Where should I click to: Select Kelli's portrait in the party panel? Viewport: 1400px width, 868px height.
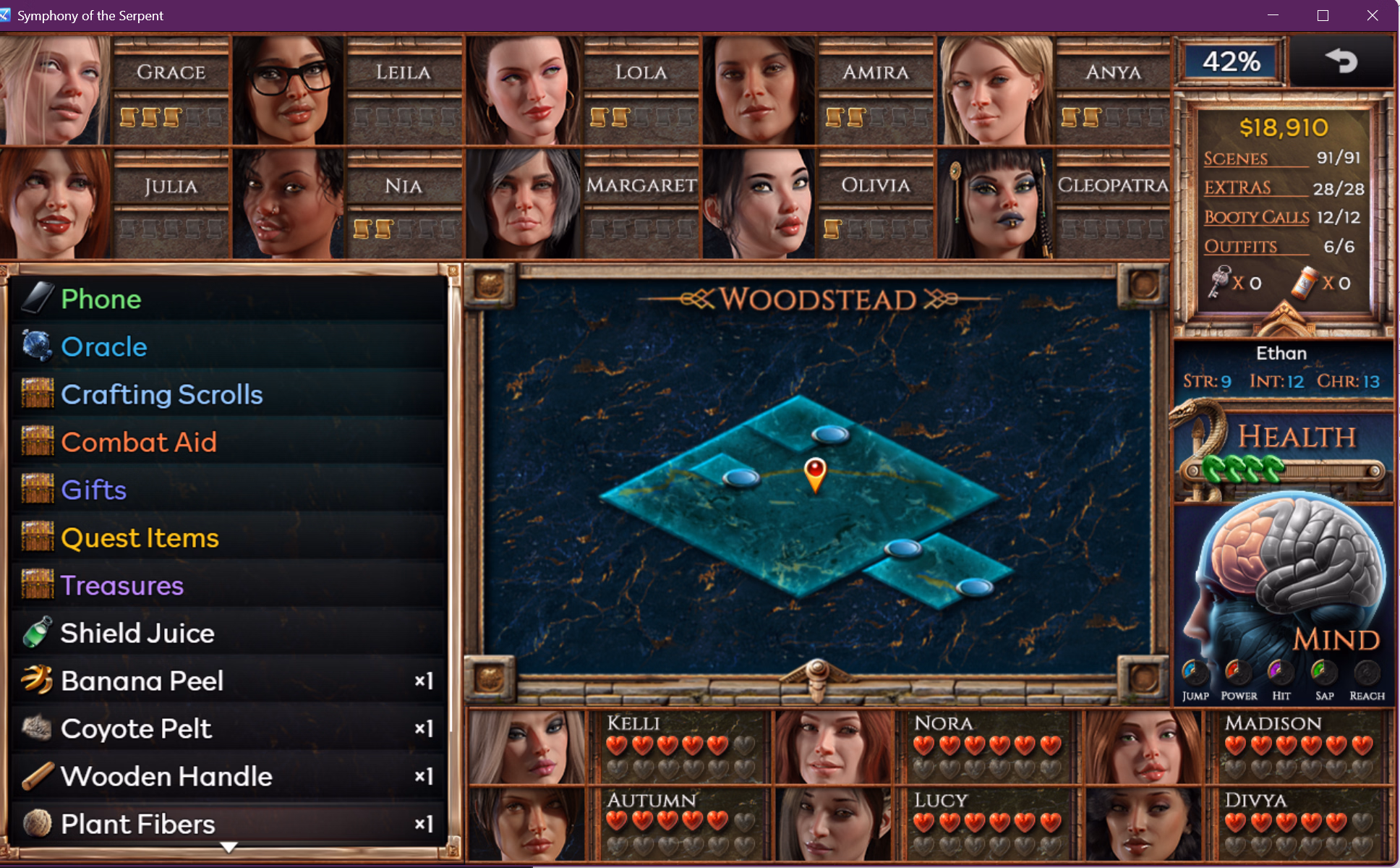pos(526,746)
